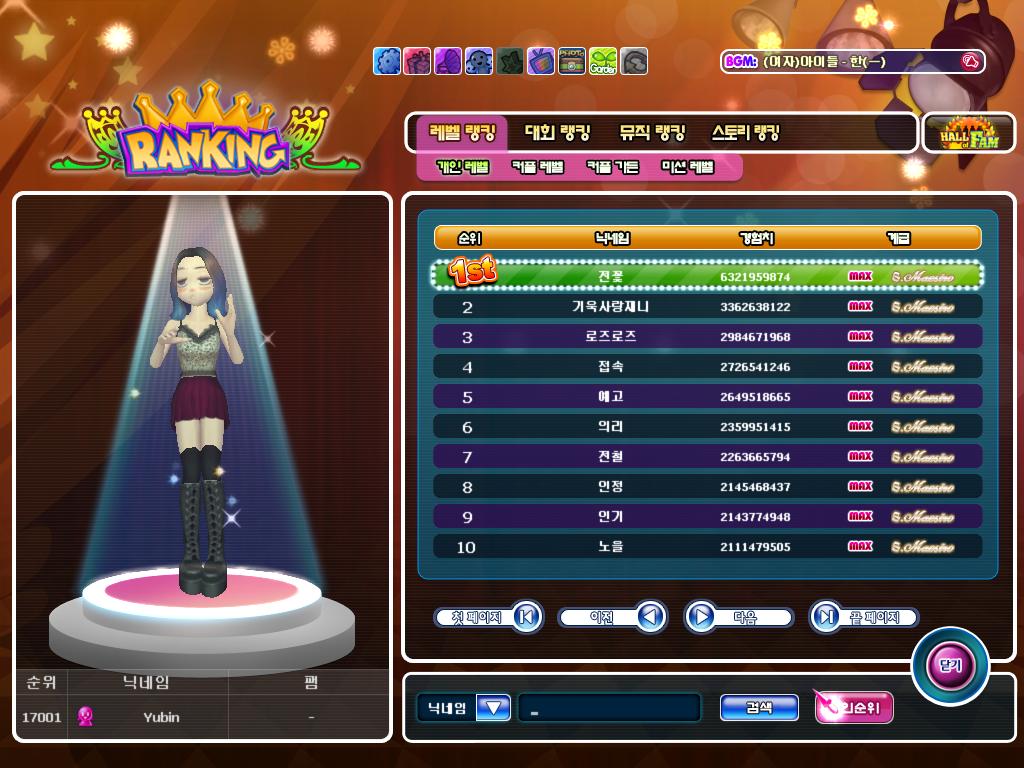This screenshot has height=768, width=1024.
Task: Choose the 미션 레벨 sub-tab
Action: pos(688,167)
